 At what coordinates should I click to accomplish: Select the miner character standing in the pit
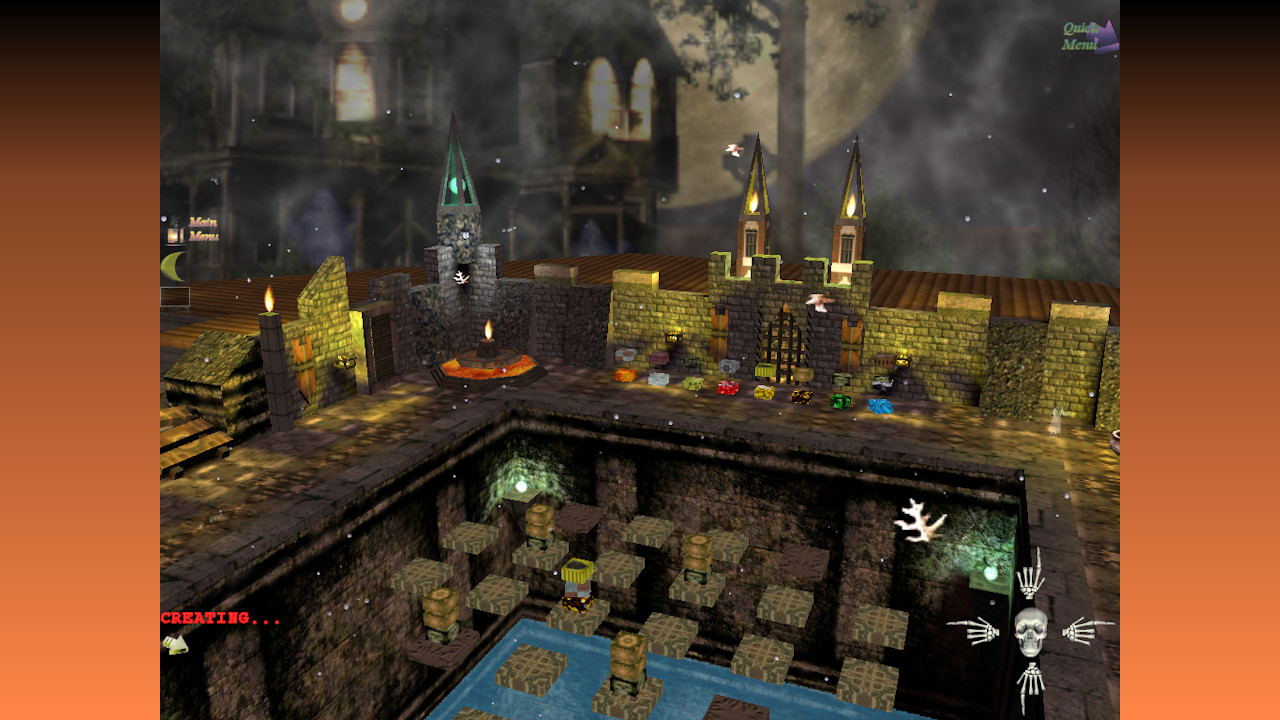point(576,585)
